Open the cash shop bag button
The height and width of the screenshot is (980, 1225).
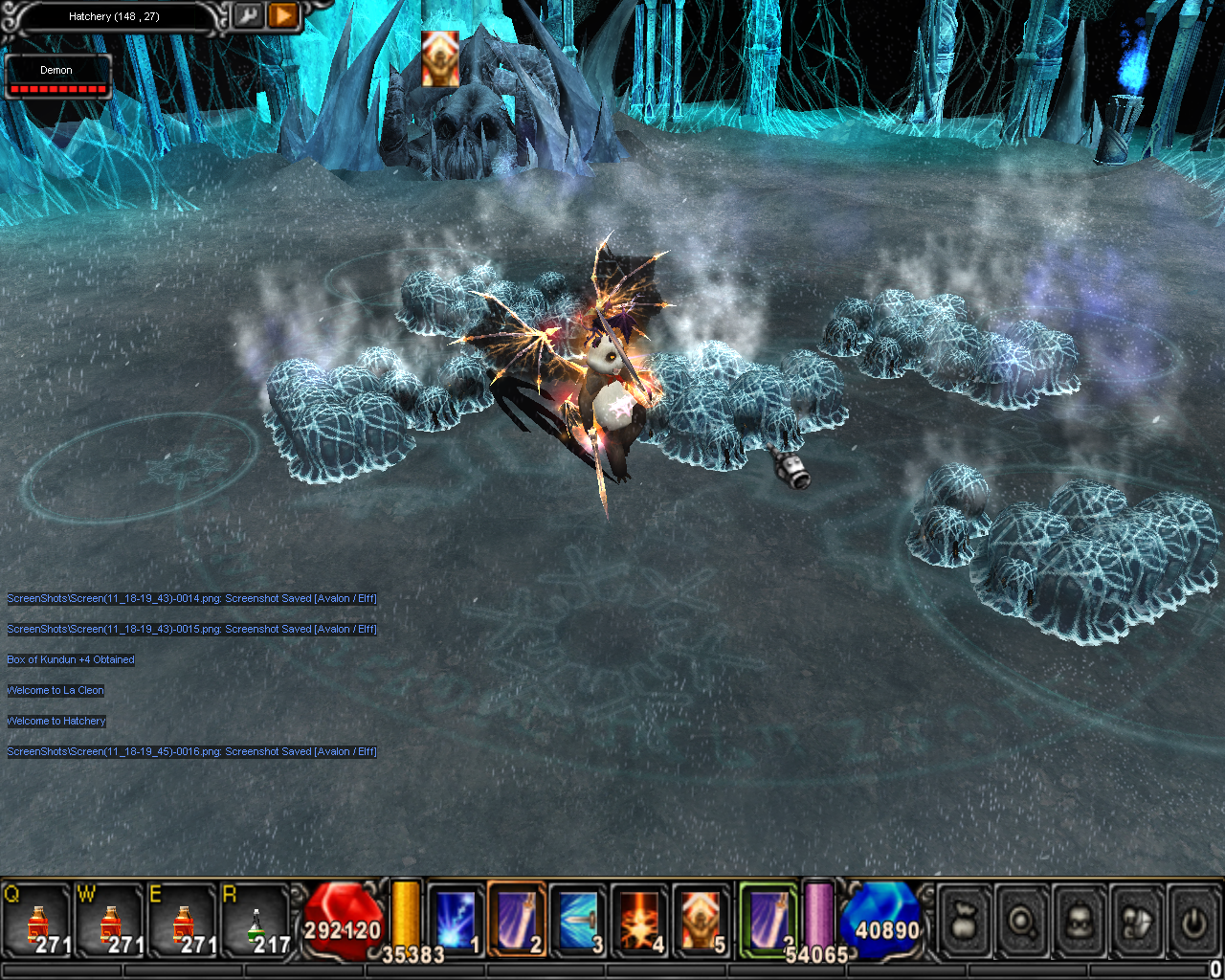(x=965, y=922)
